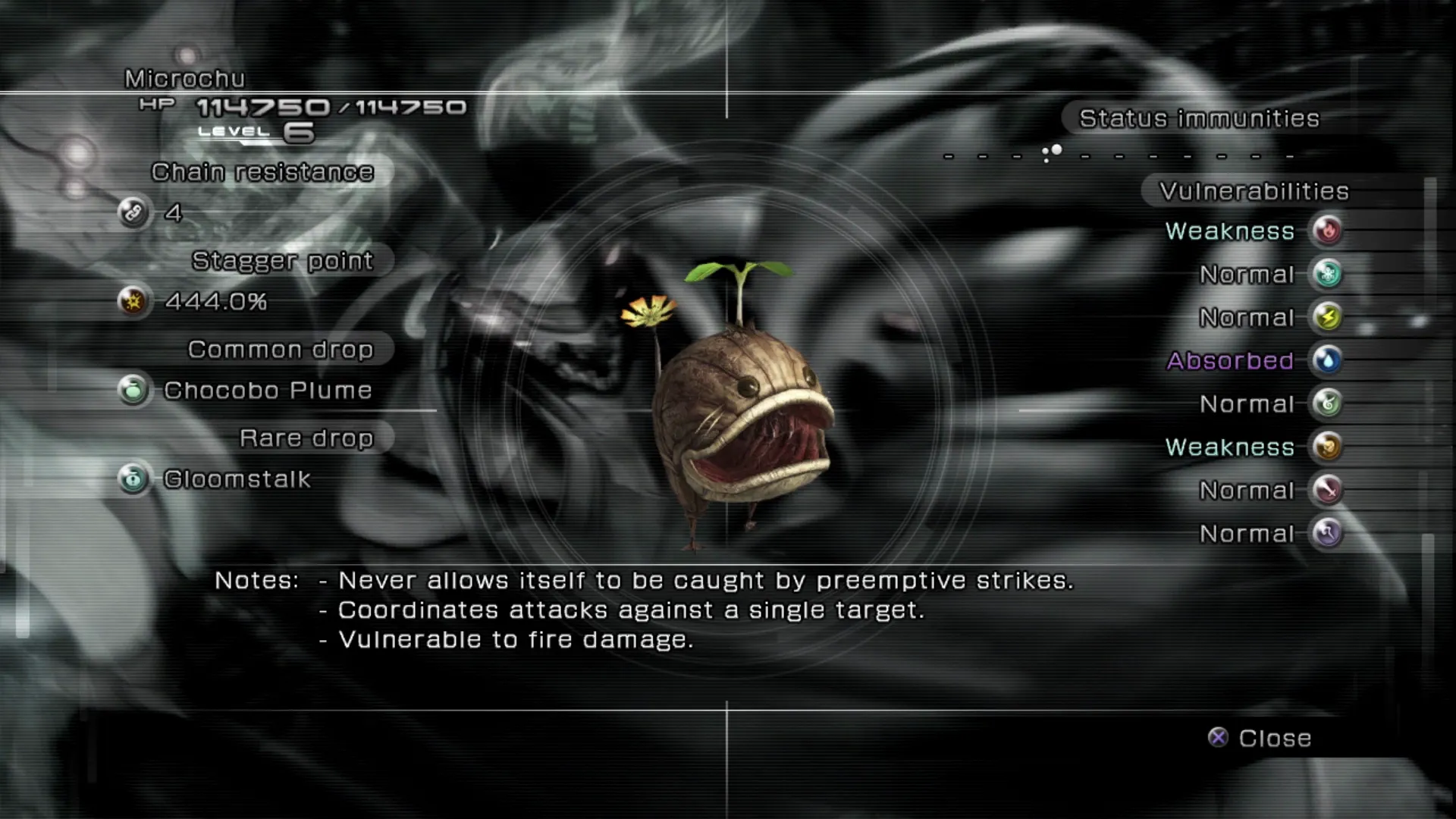
Task: Open the Status immunities header
Action: click(x=1199, y=118)
